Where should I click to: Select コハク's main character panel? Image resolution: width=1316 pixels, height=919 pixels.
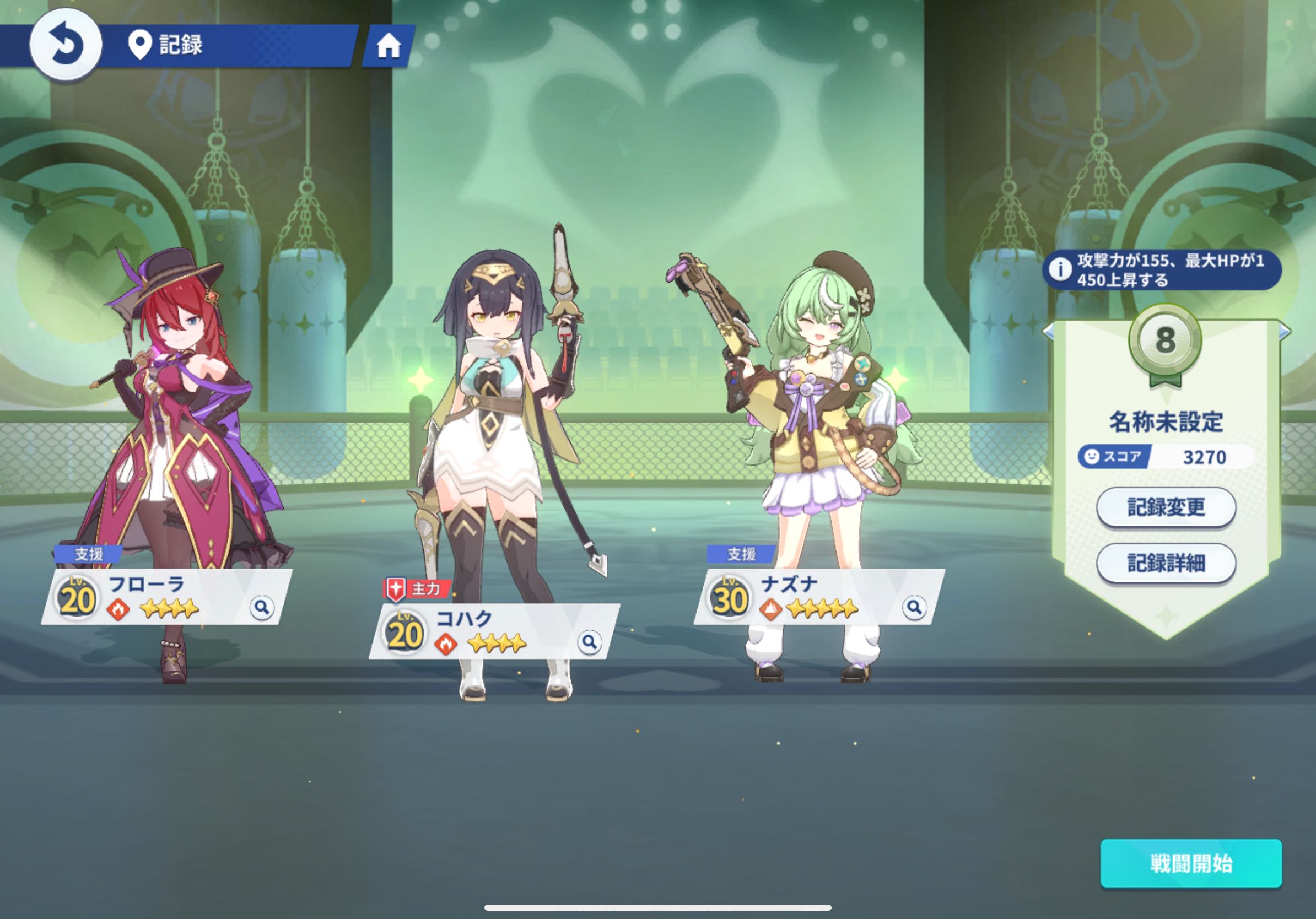pyautogui.click(x=493, y=631)
